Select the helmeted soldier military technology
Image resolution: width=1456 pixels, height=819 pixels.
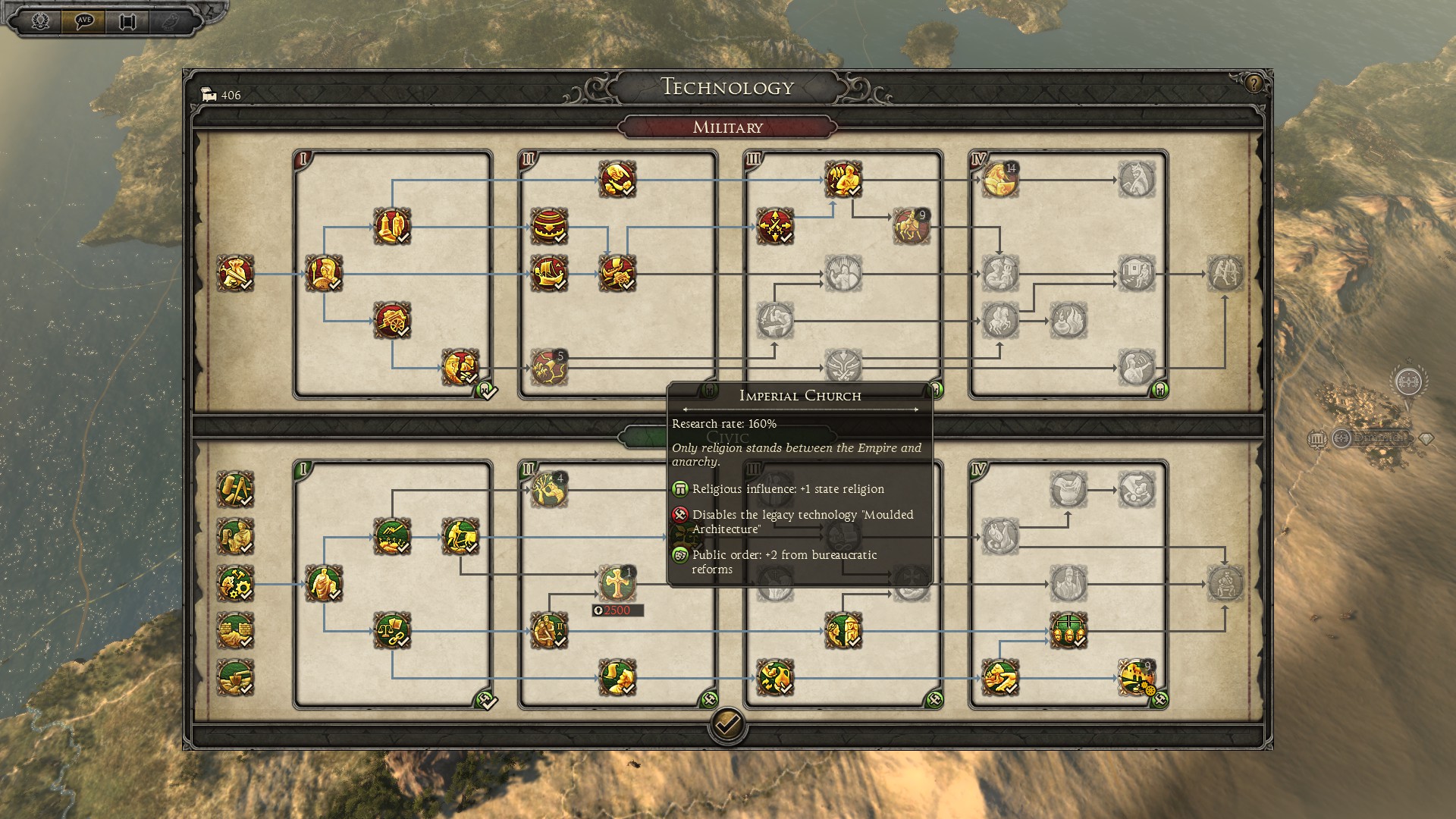pos(324,273)
